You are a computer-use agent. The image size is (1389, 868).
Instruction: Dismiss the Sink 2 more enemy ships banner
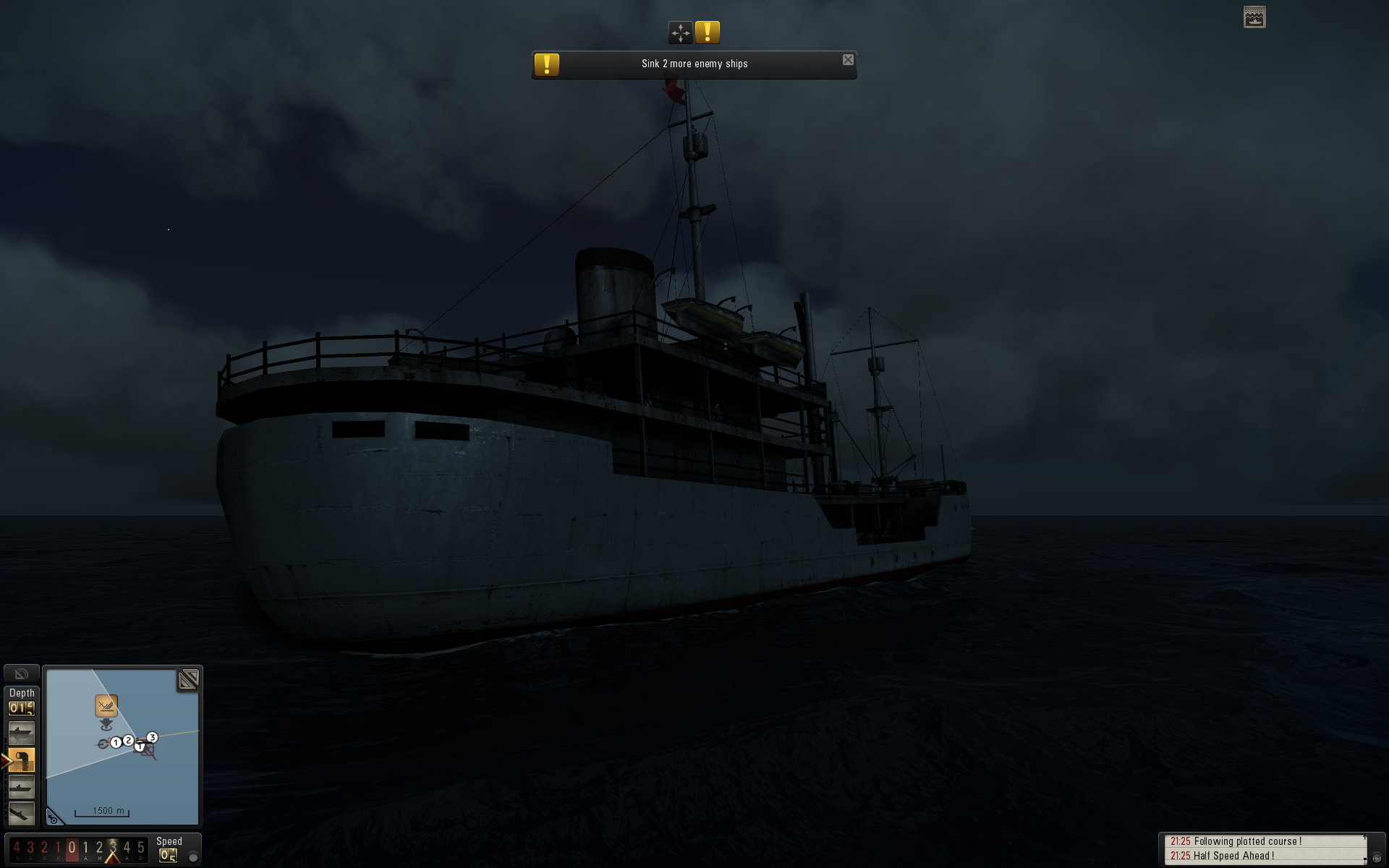847,59
